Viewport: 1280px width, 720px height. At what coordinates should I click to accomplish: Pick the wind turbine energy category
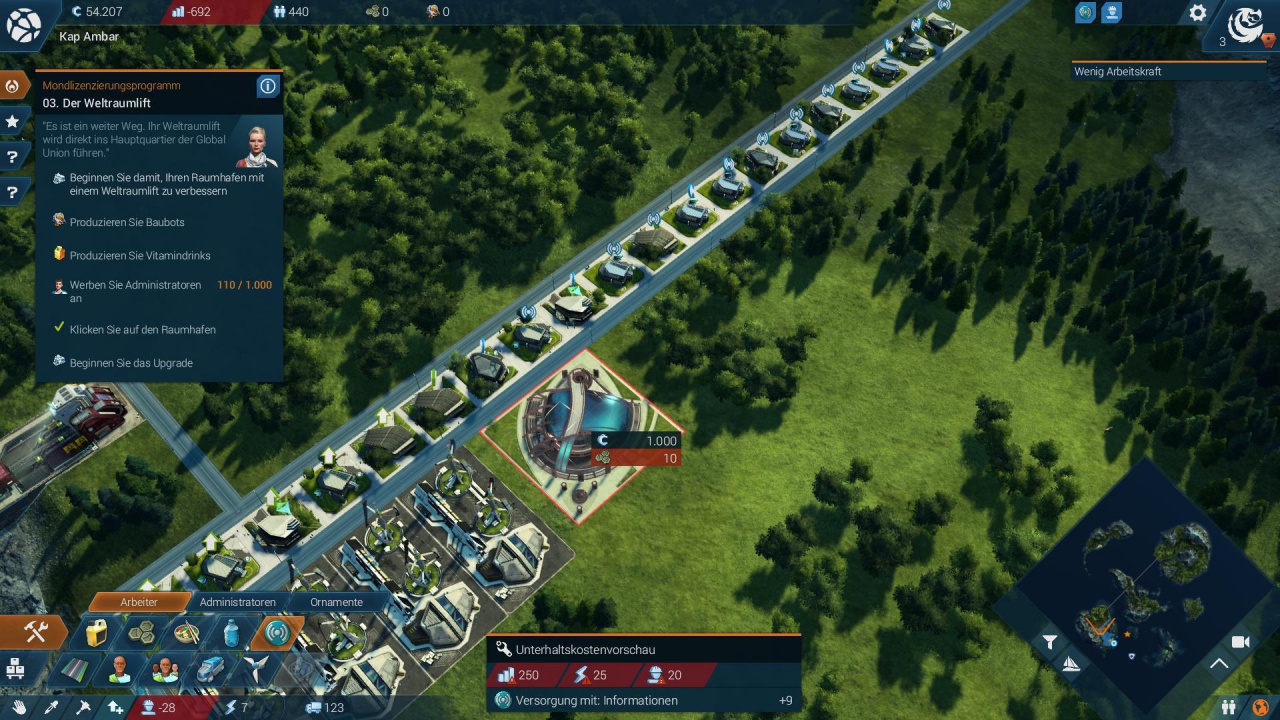click(x=257, y=668)
